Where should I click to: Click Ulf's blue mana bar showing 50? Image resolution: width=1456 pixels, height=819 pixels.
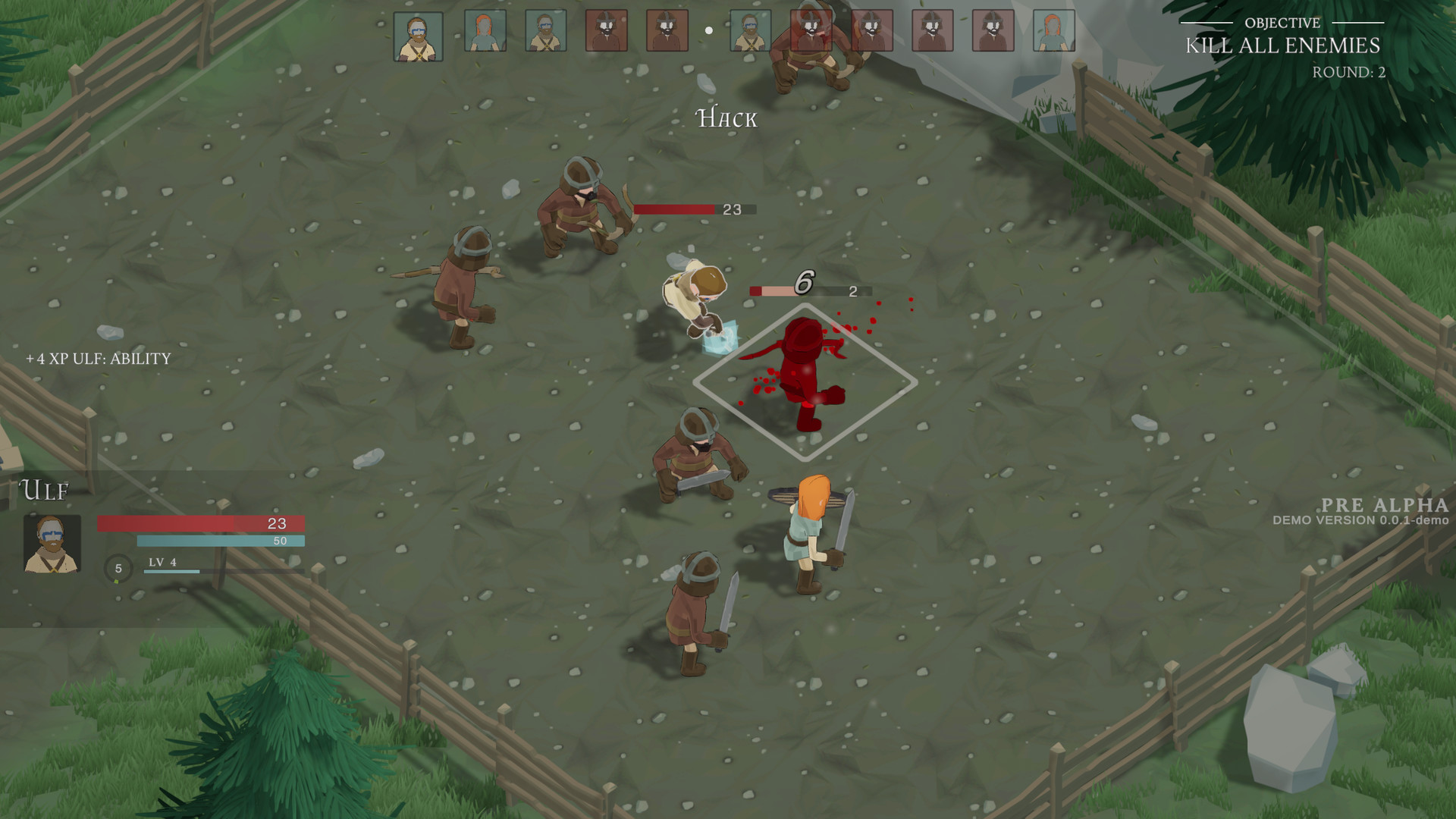coord(220,540)
